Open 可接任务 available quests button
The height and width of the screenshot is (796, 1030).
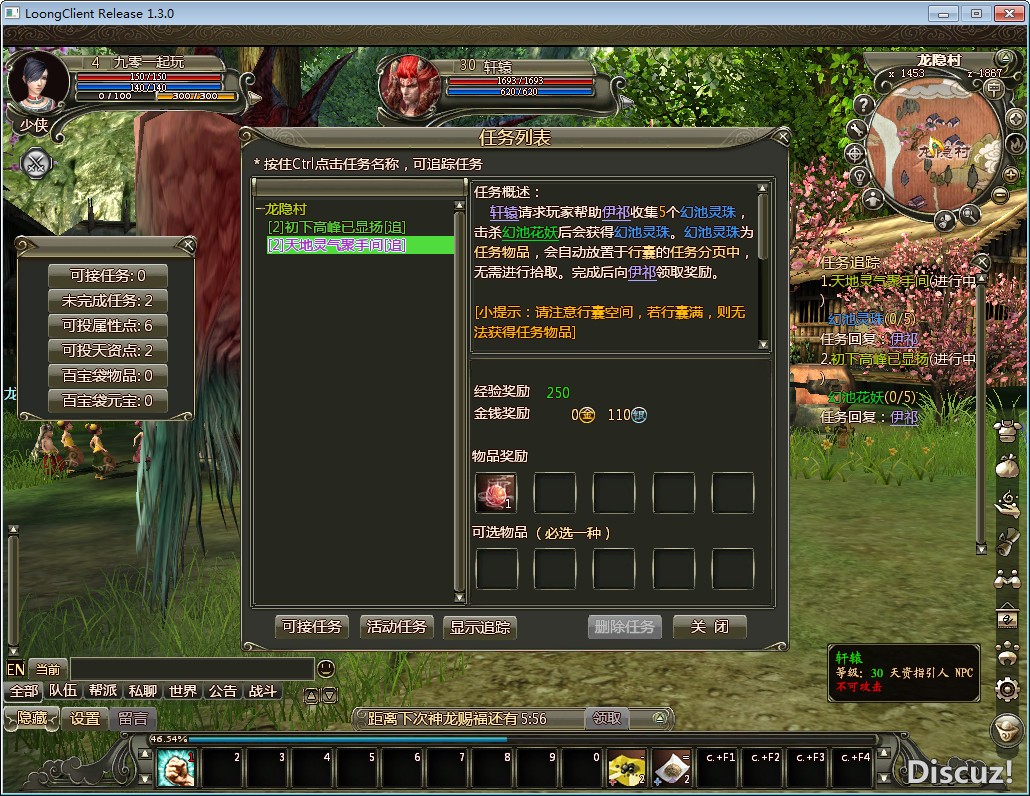click(x=312, y=627)
